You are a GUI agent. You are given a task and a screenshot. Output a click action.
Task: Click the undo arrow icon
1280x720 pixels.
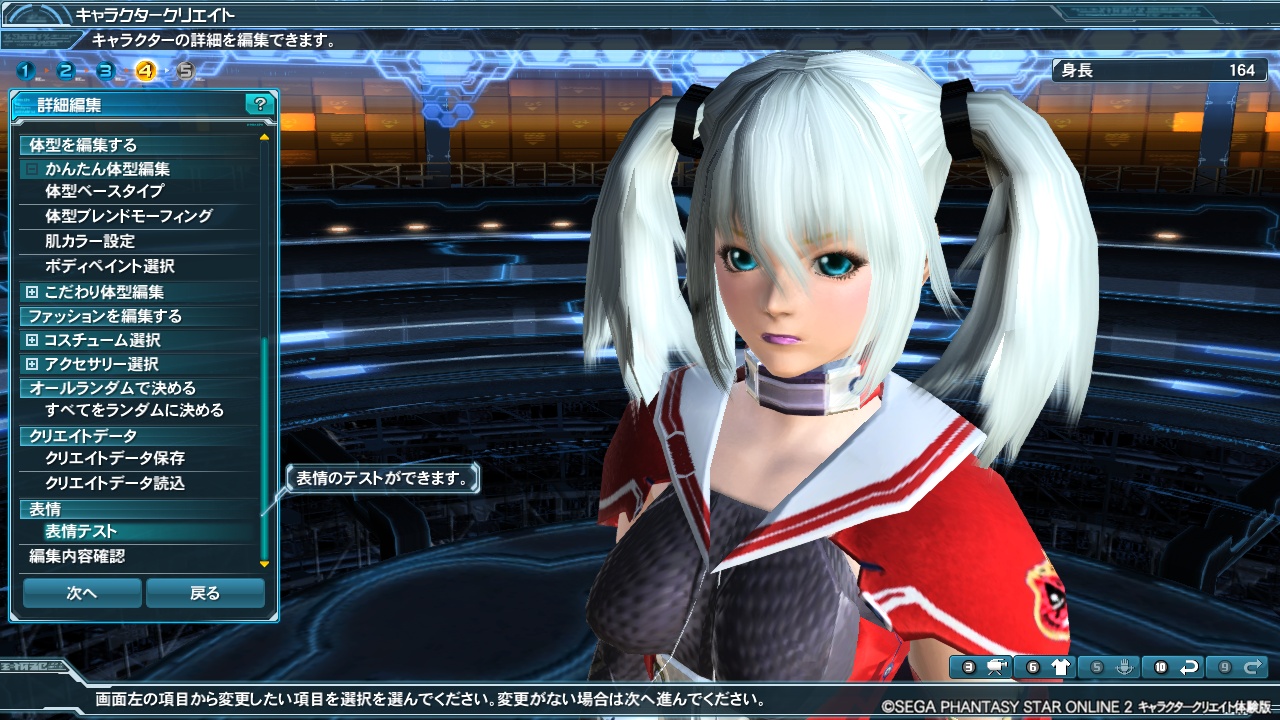[1188, 667]
